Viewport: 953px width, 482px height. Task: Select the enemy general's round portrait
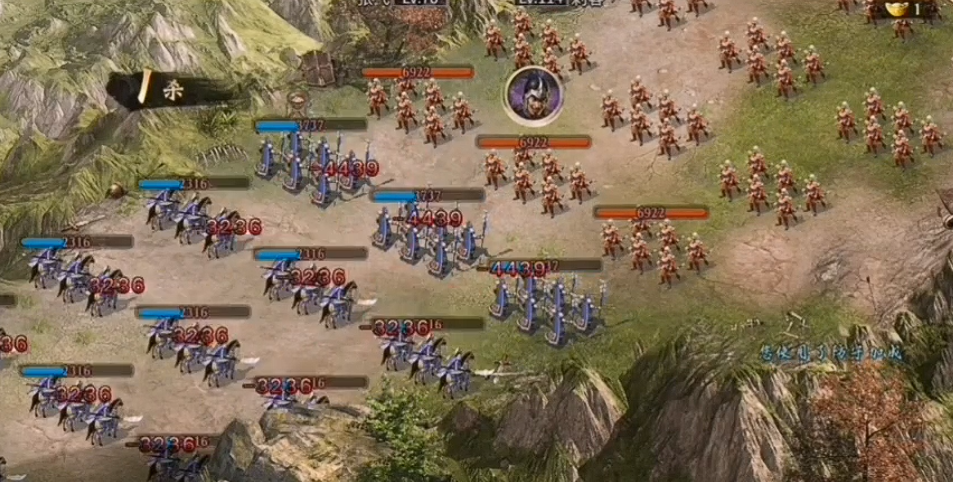point(533,95)
